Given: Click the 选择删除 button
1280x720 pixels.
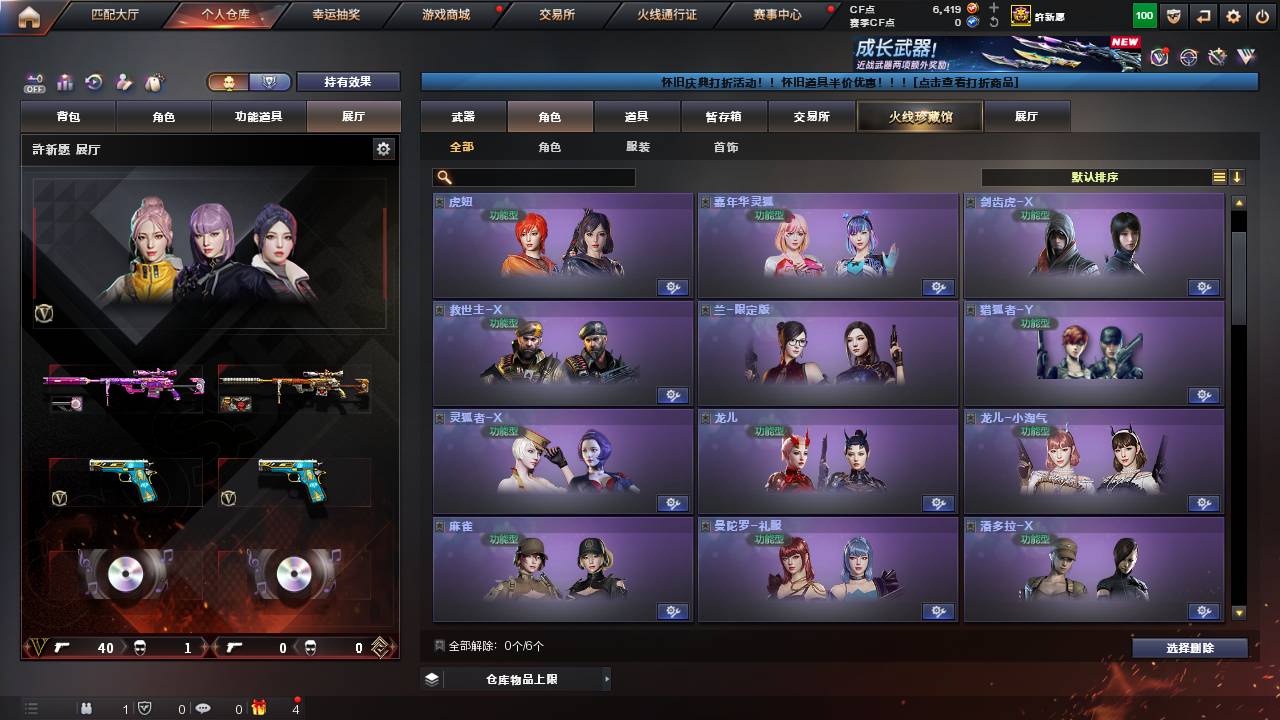Looking at the screenshot, I should coord(1189,648).
